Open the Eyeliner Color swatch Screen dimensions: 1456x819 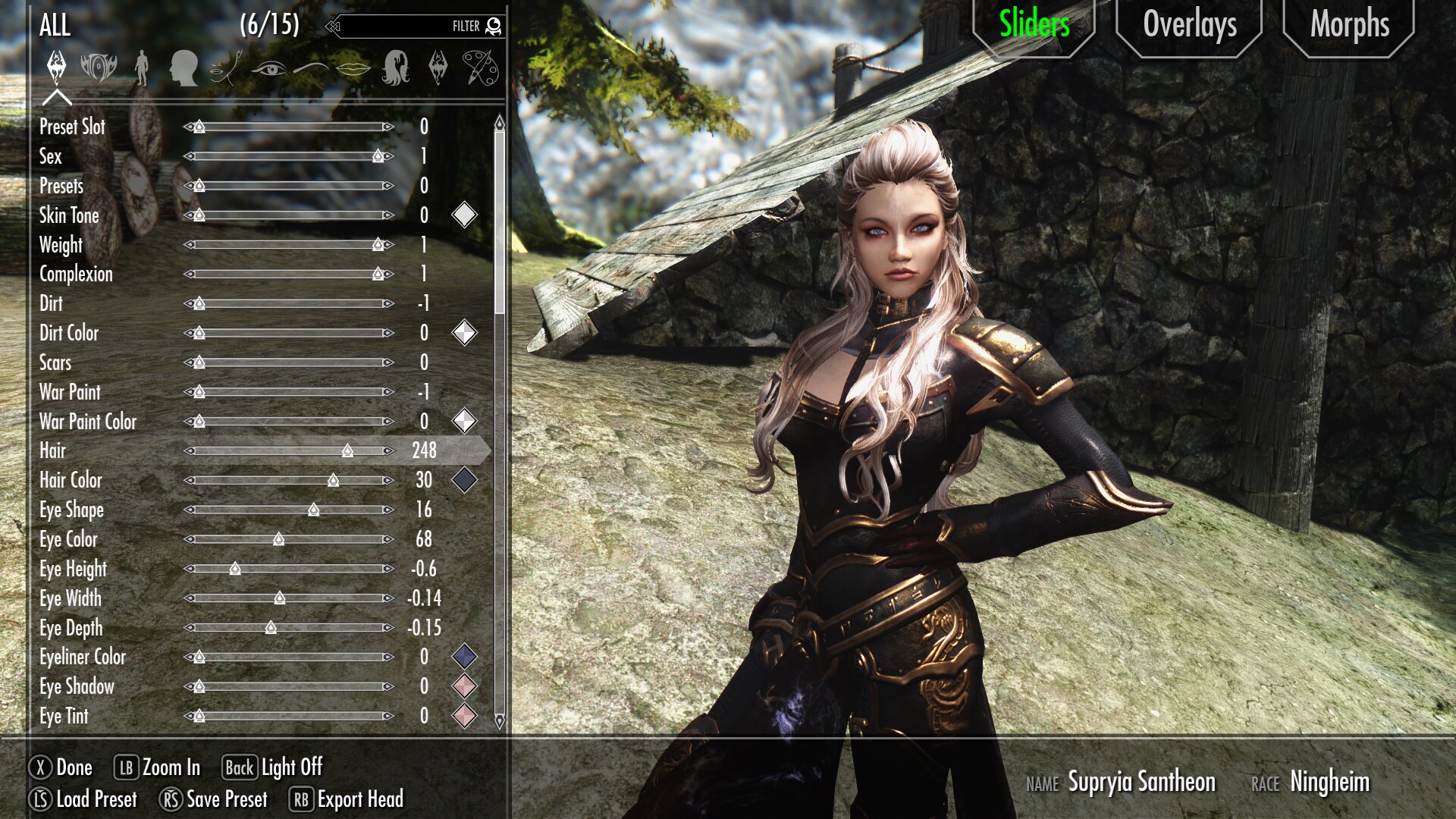click(x=464, y=657)
